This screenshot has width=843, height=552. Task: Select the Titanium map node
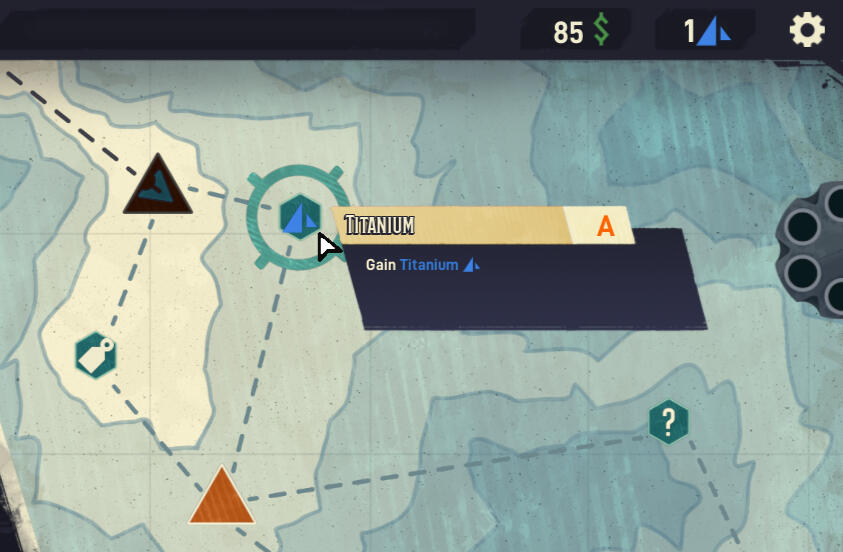pos(299,216)
